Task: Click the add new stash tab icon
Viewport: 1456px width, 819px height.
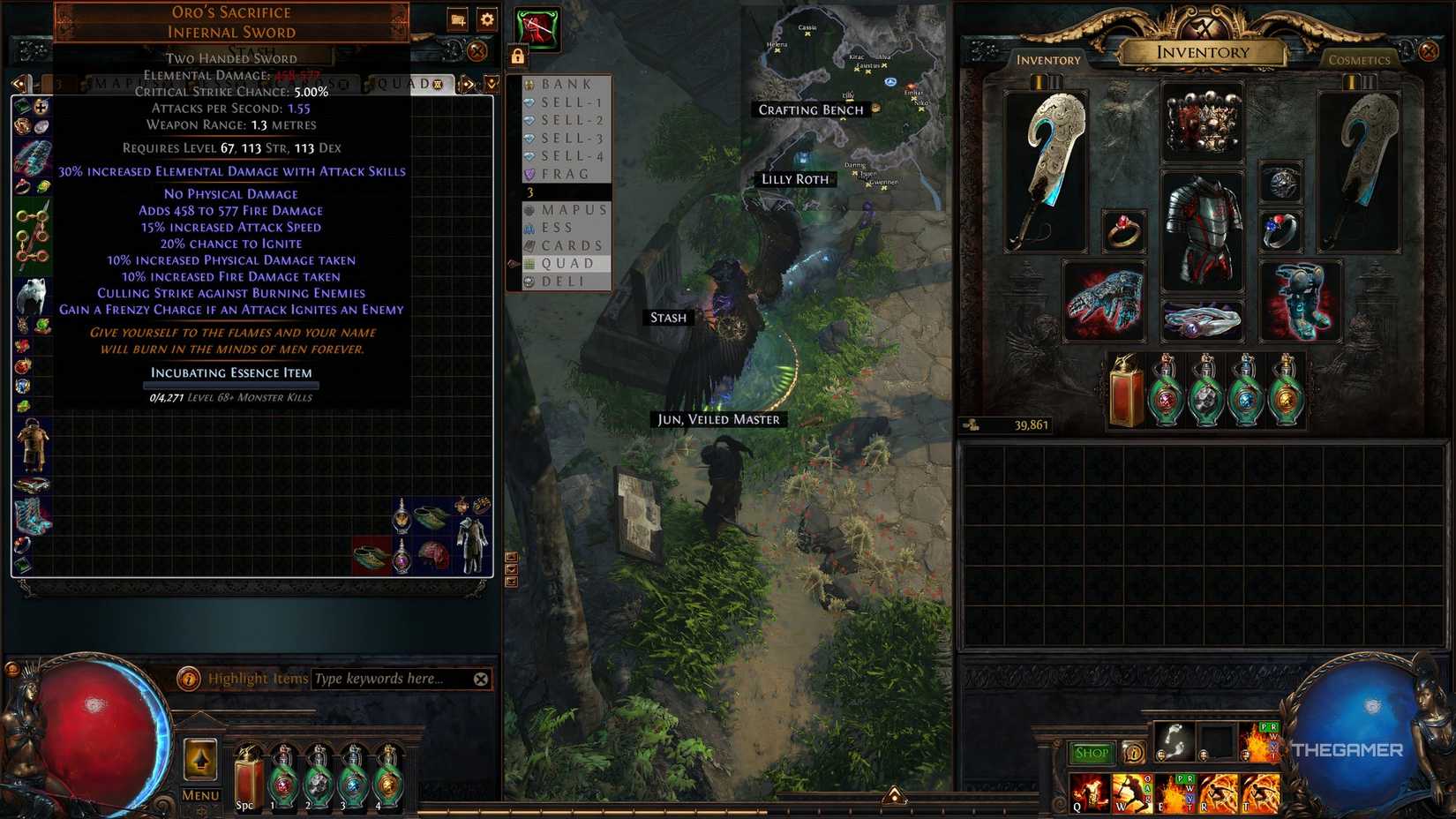Action: [458, 19]
